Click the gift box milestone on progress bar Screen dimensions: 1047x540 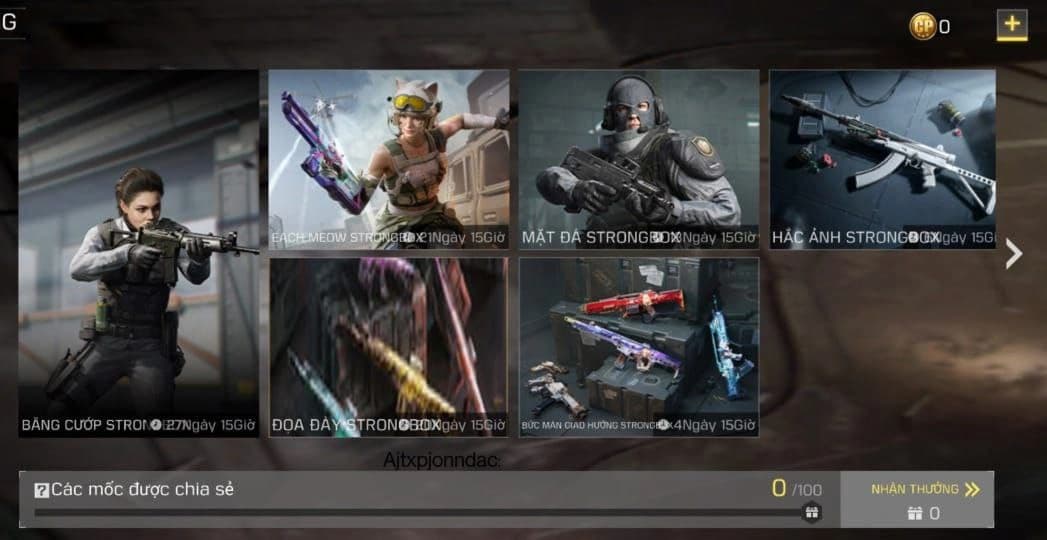click(x=812, y=512)
